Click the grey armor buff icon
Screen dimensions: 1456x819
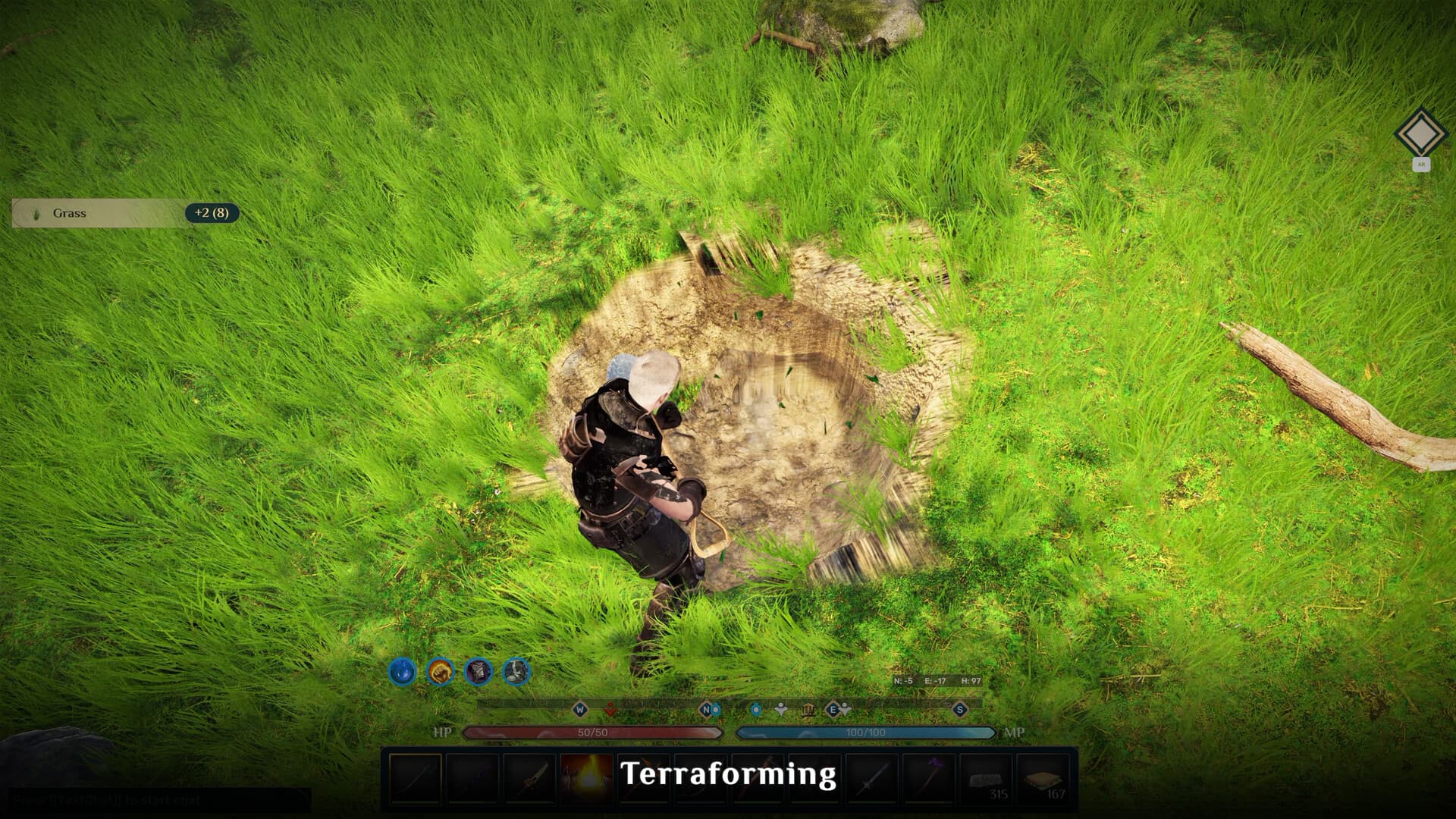tap(516, 671)
